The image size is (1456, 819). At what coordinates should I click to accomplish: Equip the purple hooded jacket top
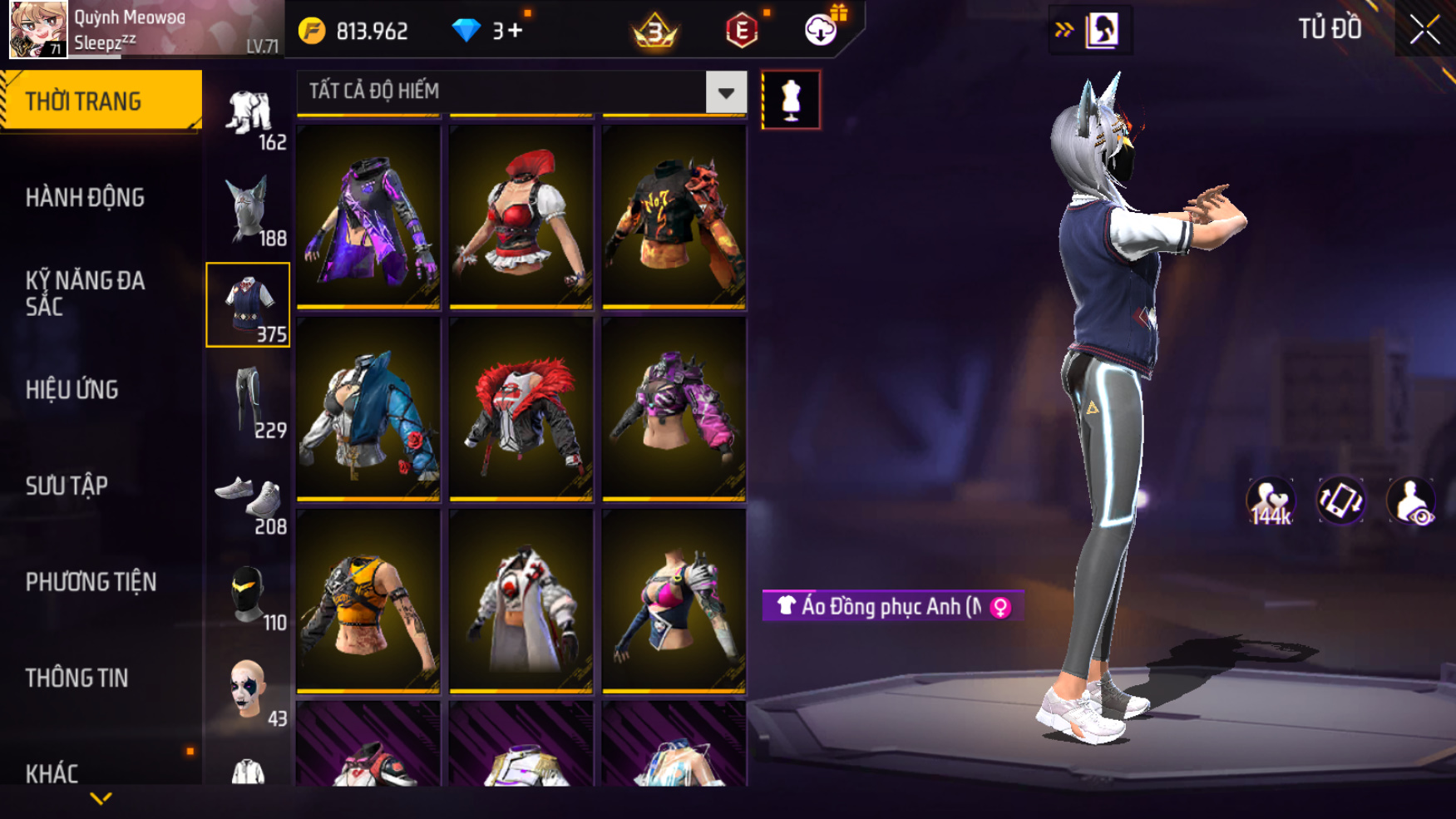click(x=368, y=218)
